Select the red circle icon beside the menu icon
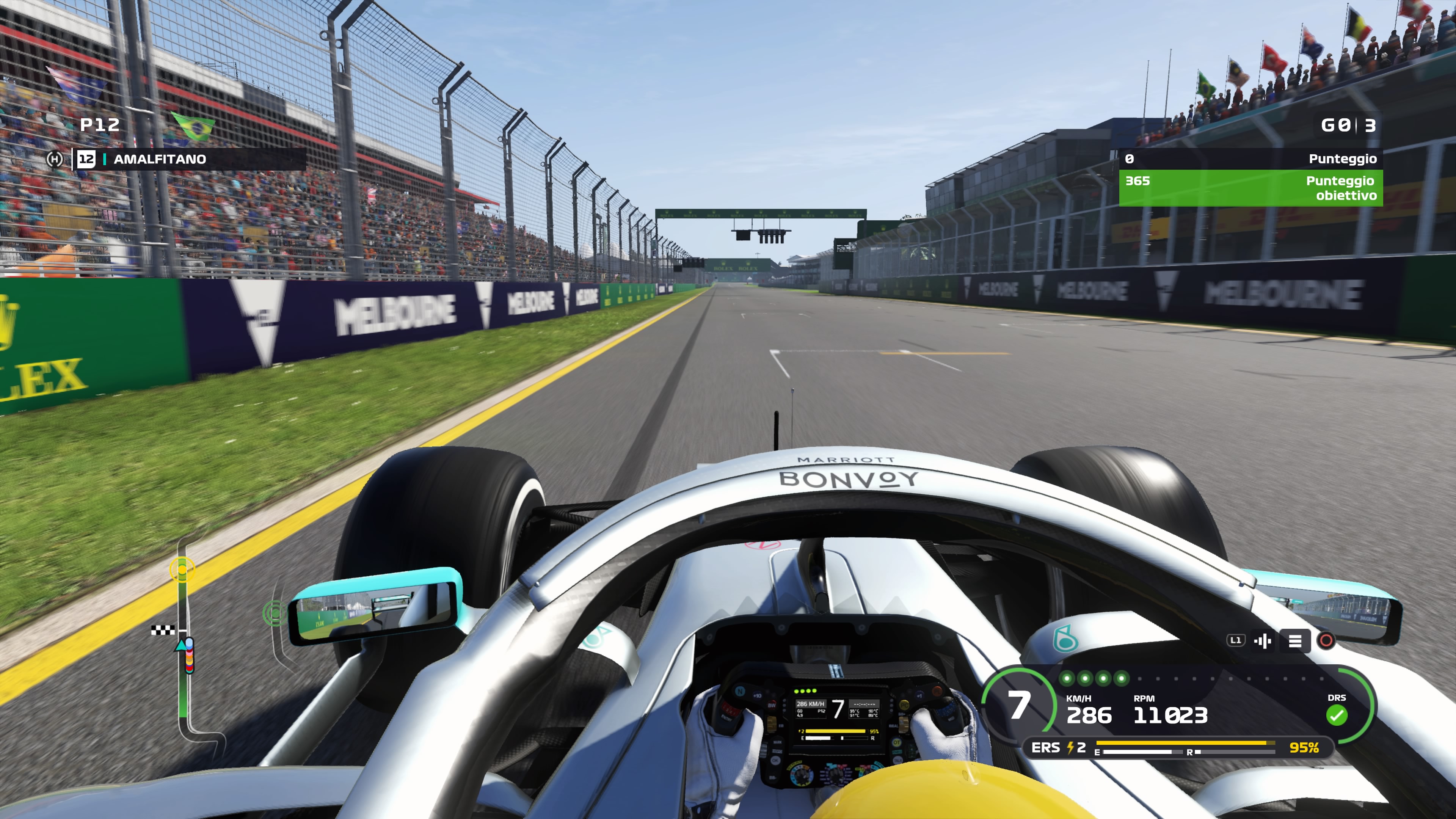The width and height of the screenshot is (1456, 819). (1326, 640)
